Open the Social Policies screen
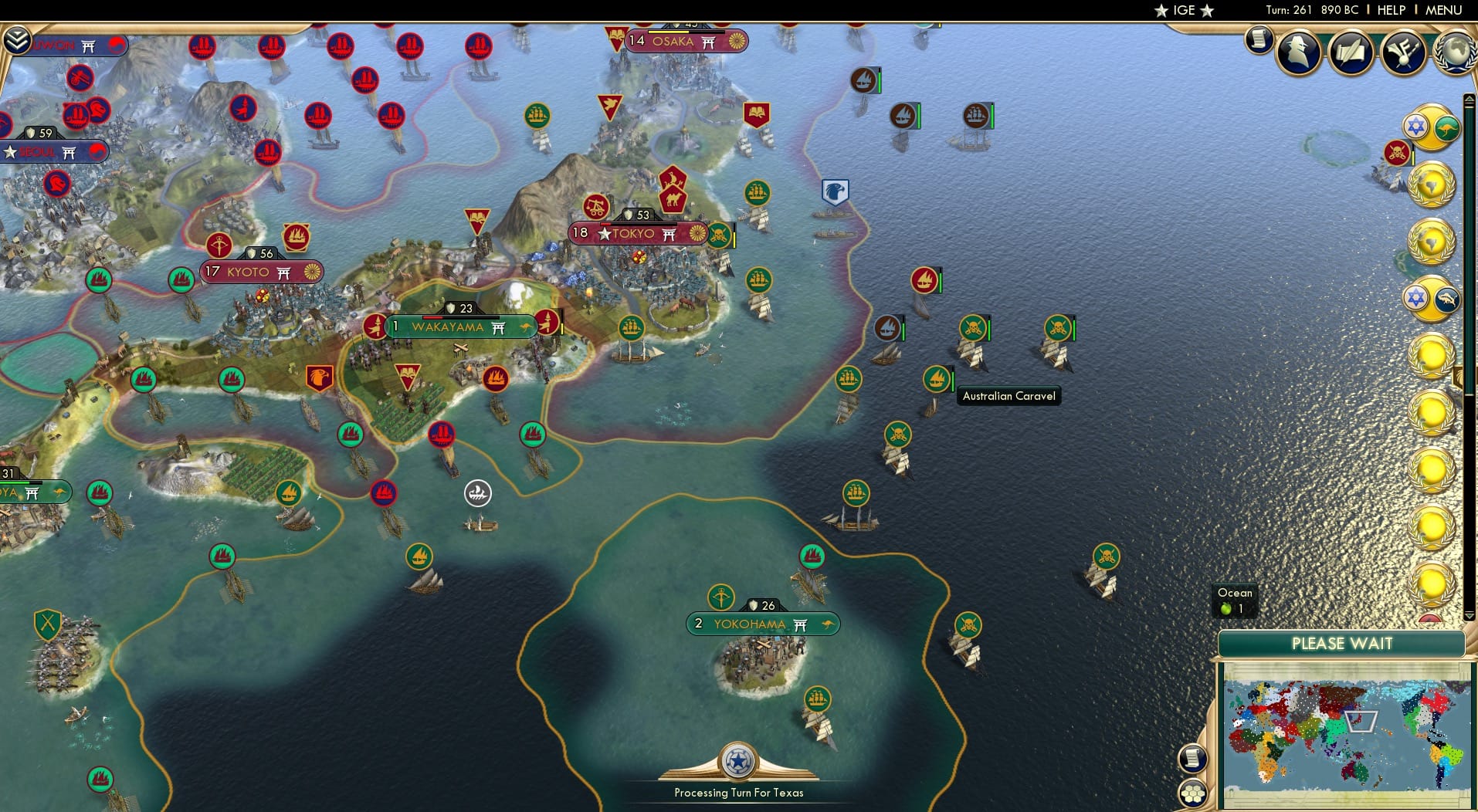This screenshot has height=812, width=1478. click(x=1351, y=52)
